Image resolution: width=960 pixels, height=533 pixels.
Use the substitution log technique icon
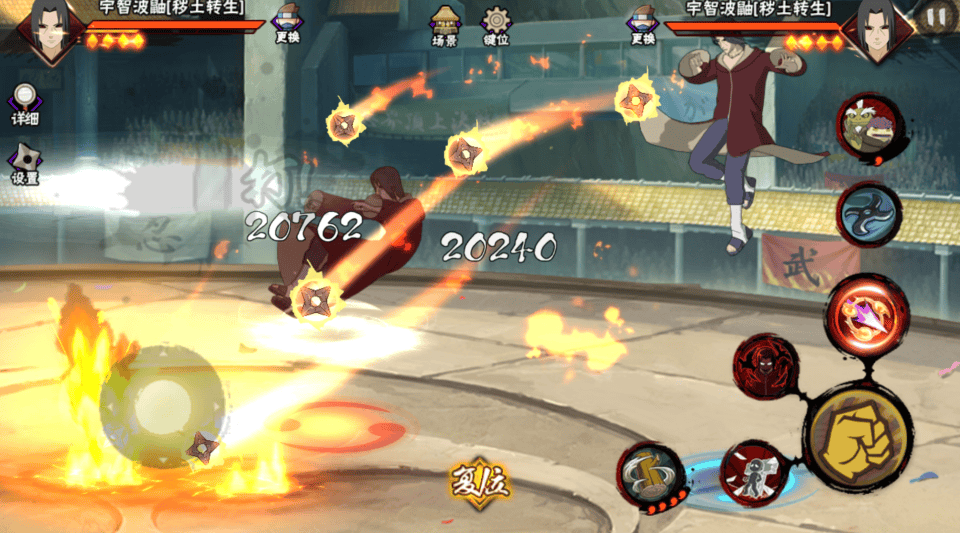650,472
